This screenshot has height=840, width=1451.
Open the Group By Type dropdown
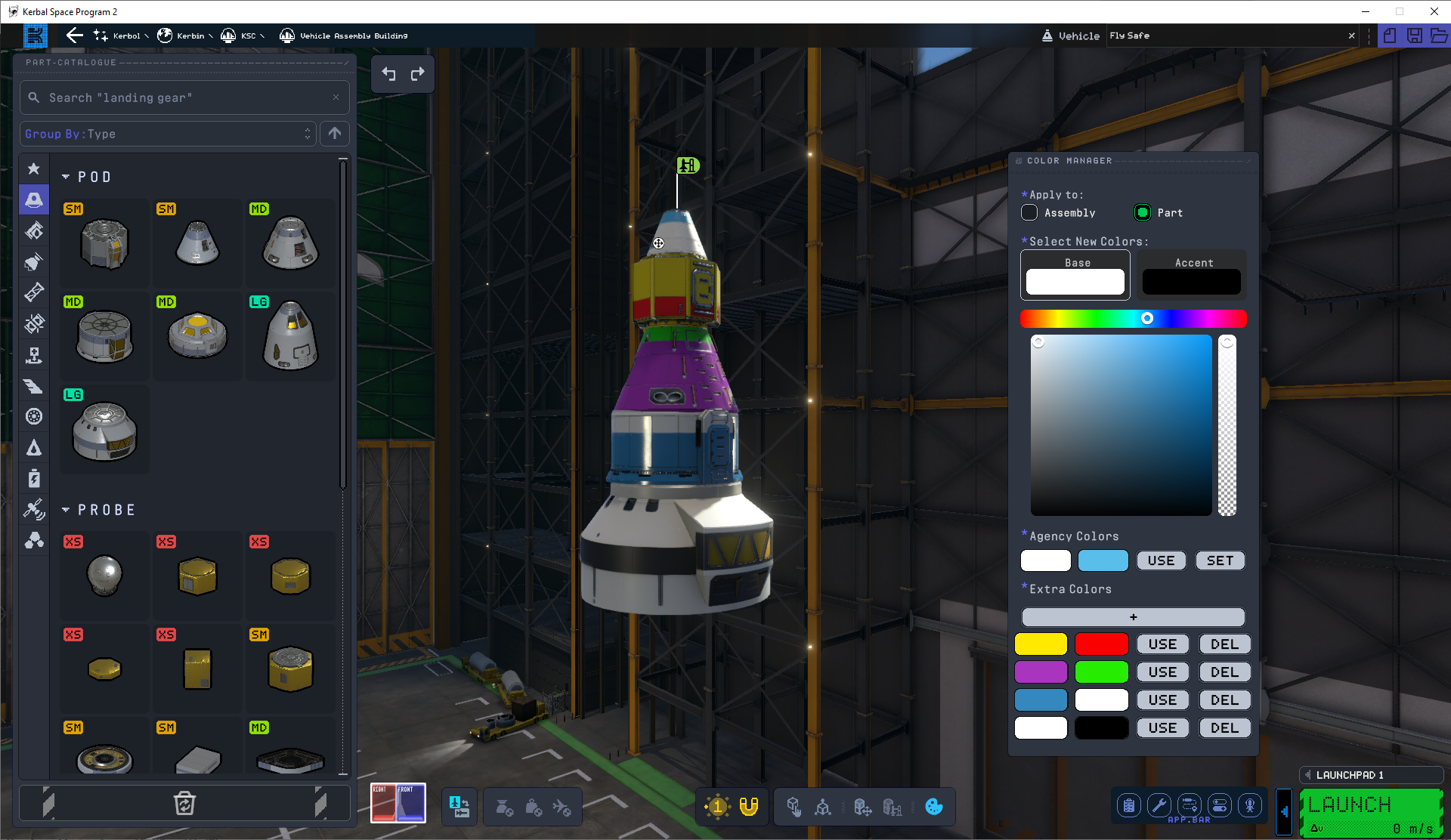[168, 134]
